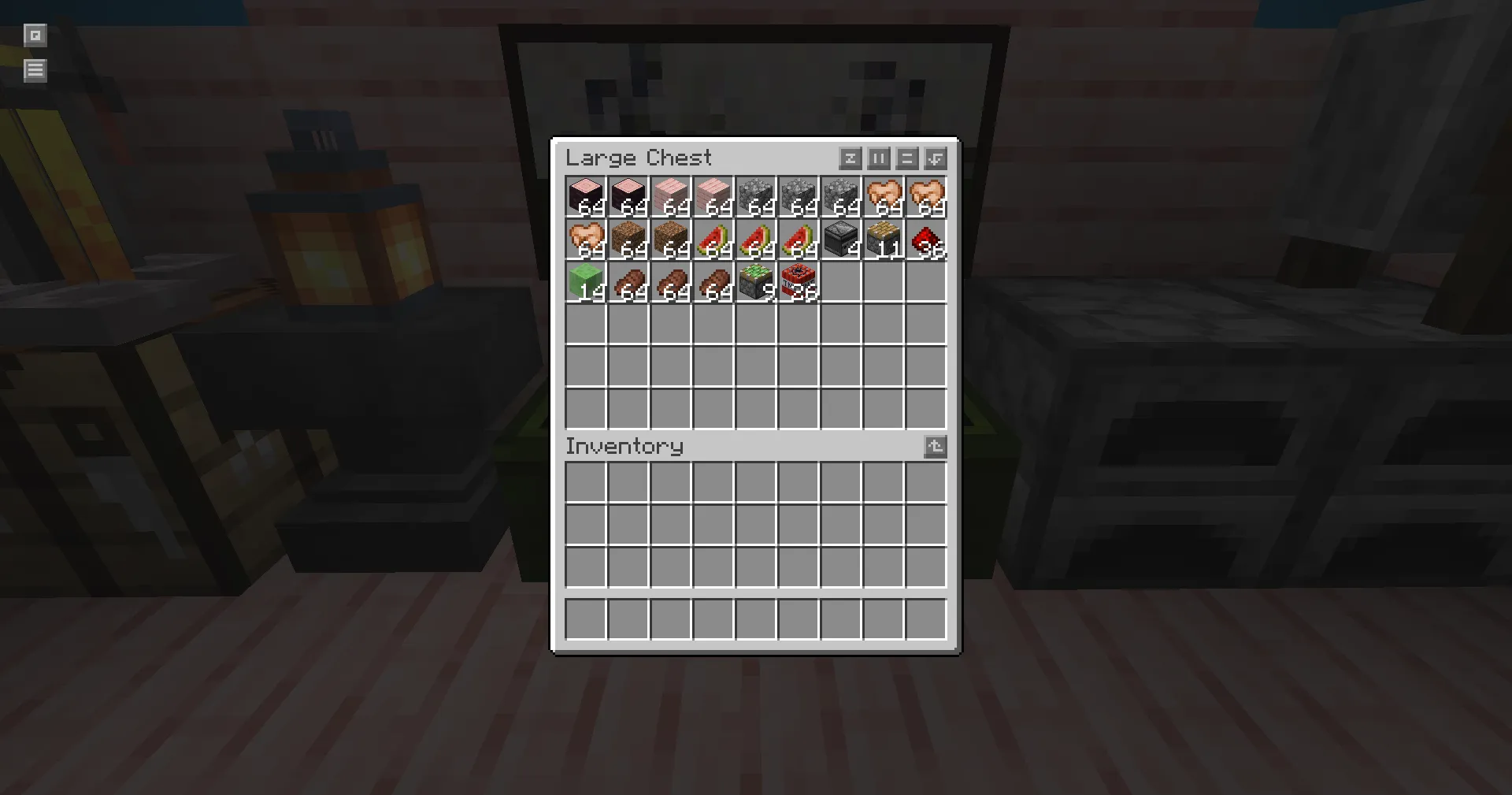Grab a raw chicken stack
The image size is (1512, 795).
pyautogui.click(x=883, y=197)
